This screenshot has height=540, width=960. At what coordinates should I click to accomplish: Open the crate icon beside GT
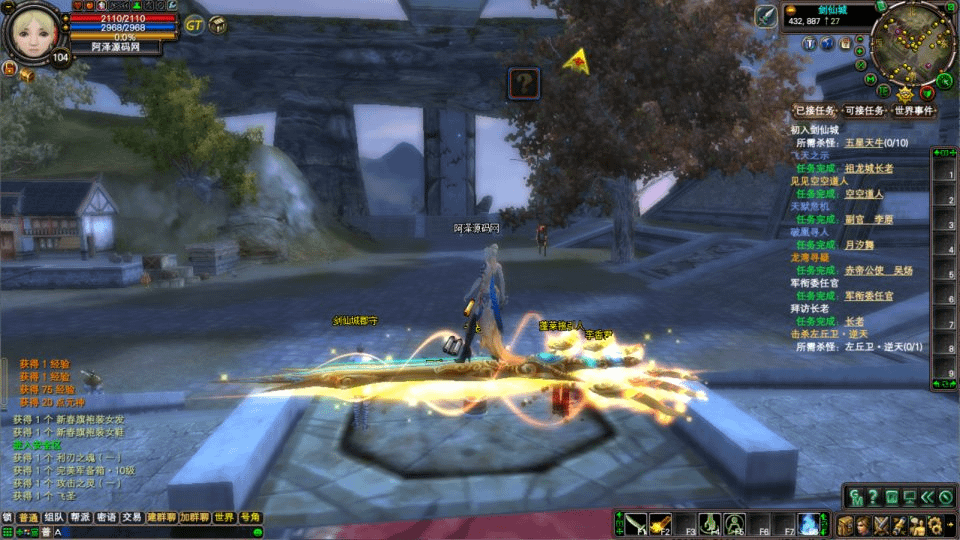[x=217, y=25]
